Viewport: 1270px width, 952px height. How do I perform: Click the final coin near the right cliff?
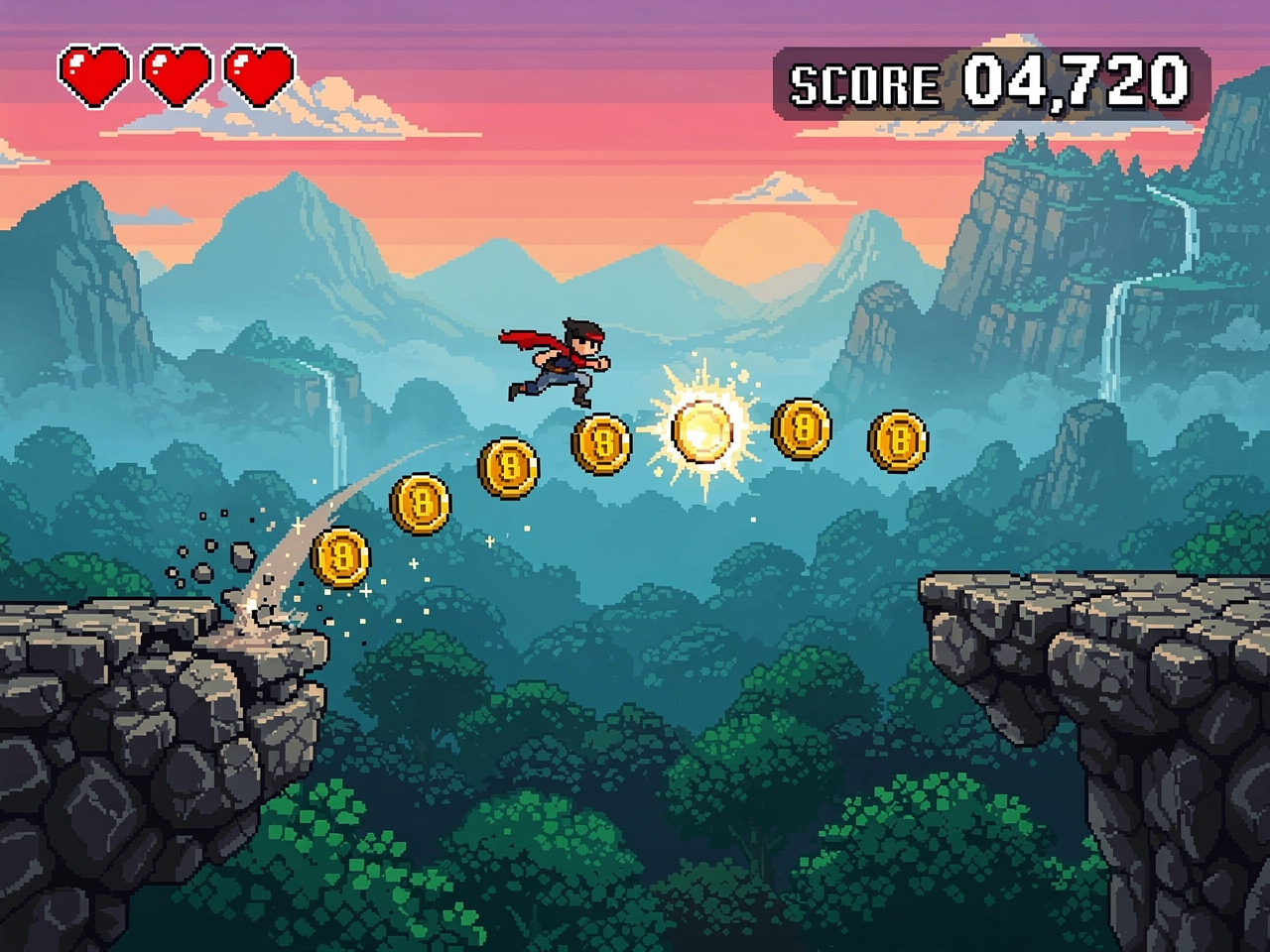pyautogui.click(x=899, y=439)
